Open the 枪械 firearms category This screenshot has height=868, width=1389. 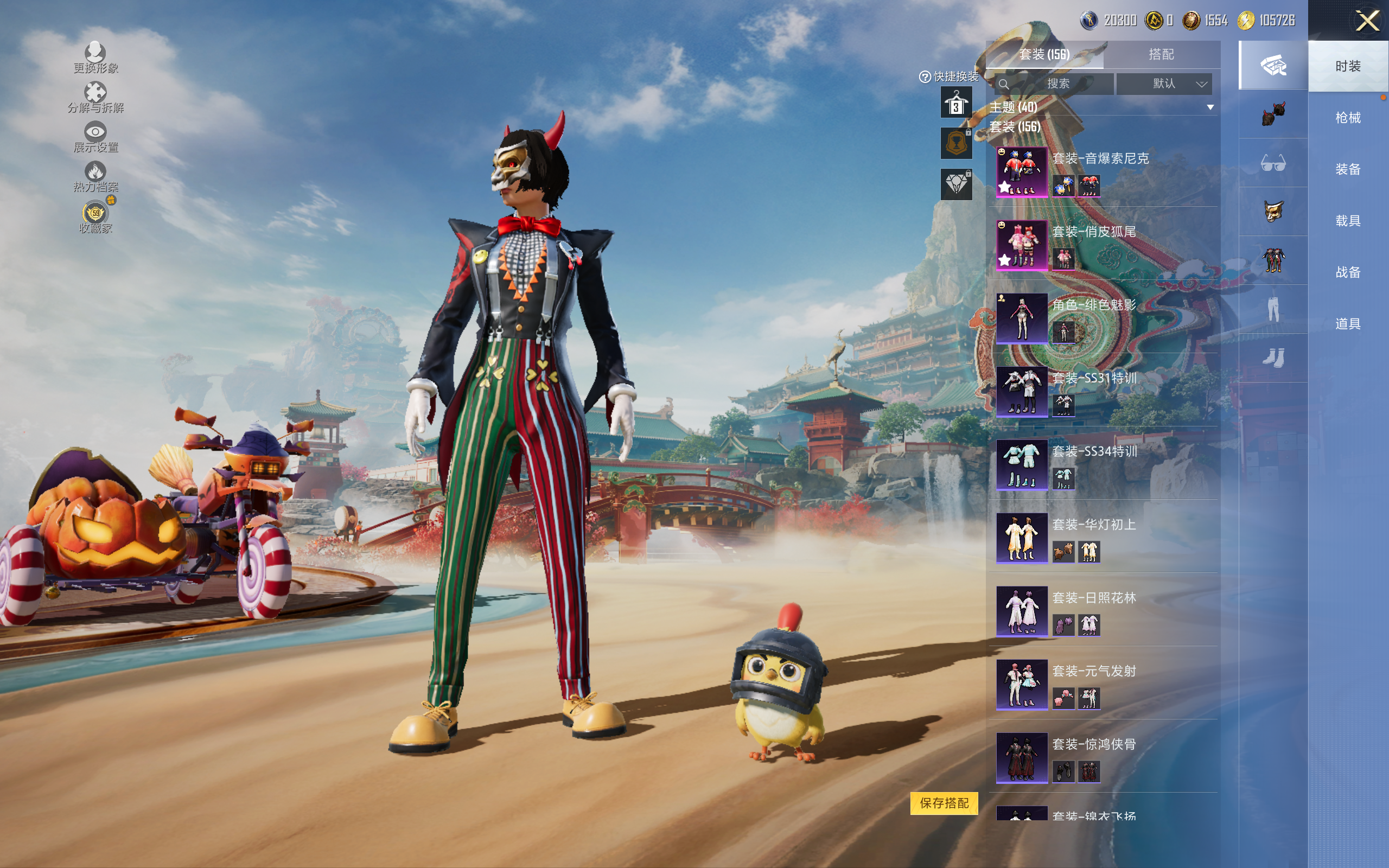pos(1348,118)
